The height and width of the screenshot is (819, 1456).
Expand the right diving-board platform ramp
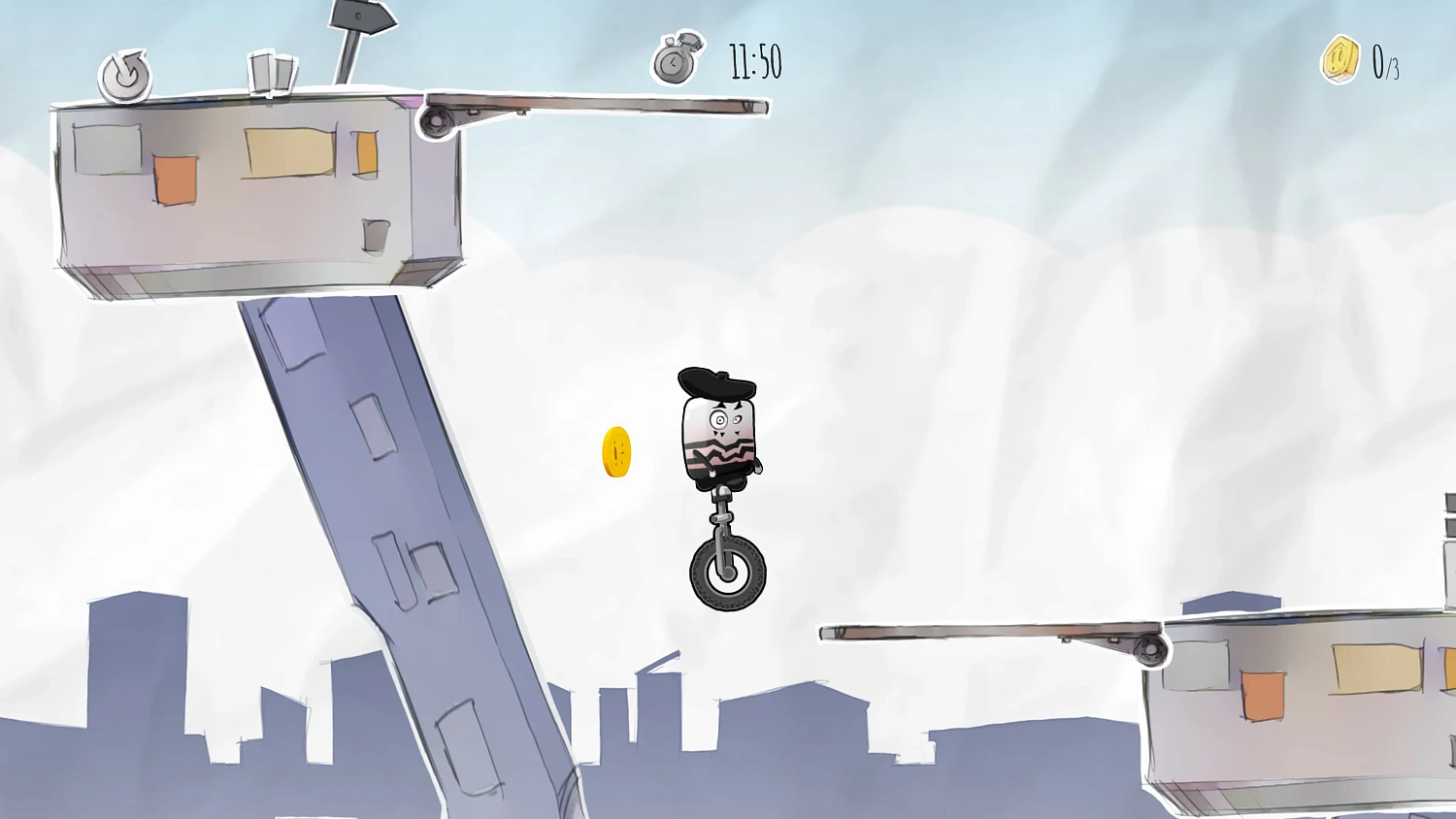pos(971,633)
